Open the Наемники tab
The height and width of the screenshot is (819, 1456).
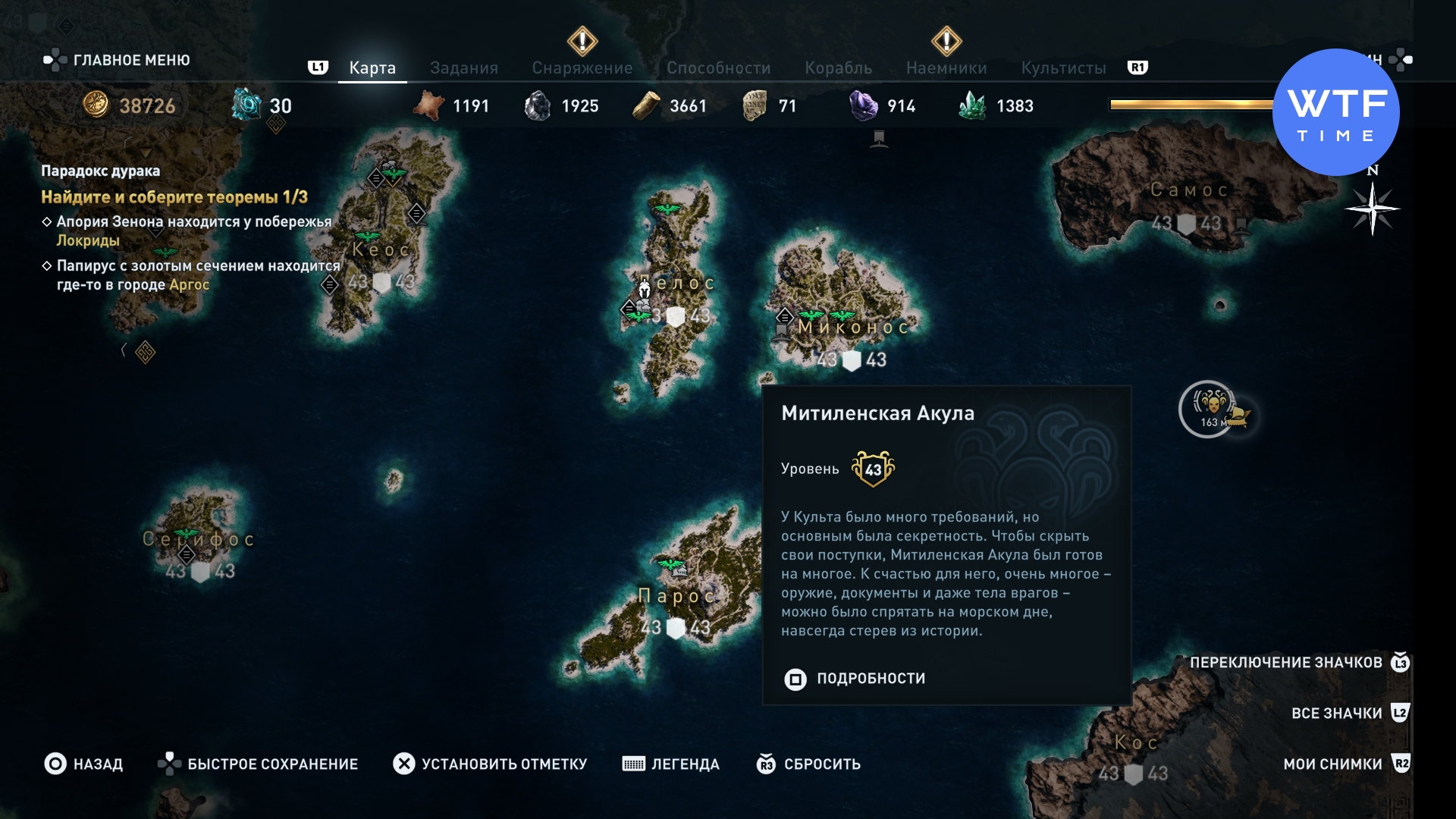(946, 68)
